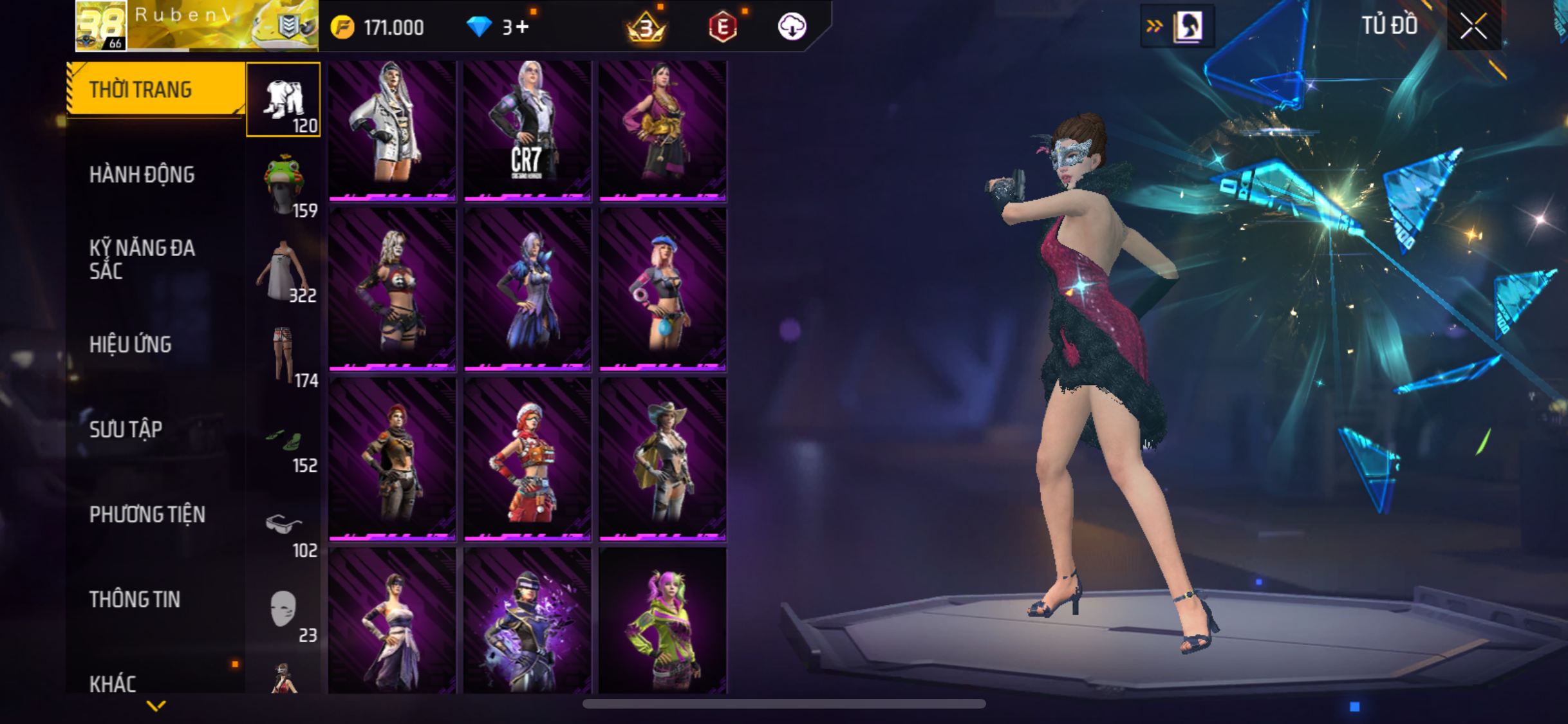1568x724 pixels.
Task: Switch to PHƯƠNG TIỆN category
Action: 147,514
